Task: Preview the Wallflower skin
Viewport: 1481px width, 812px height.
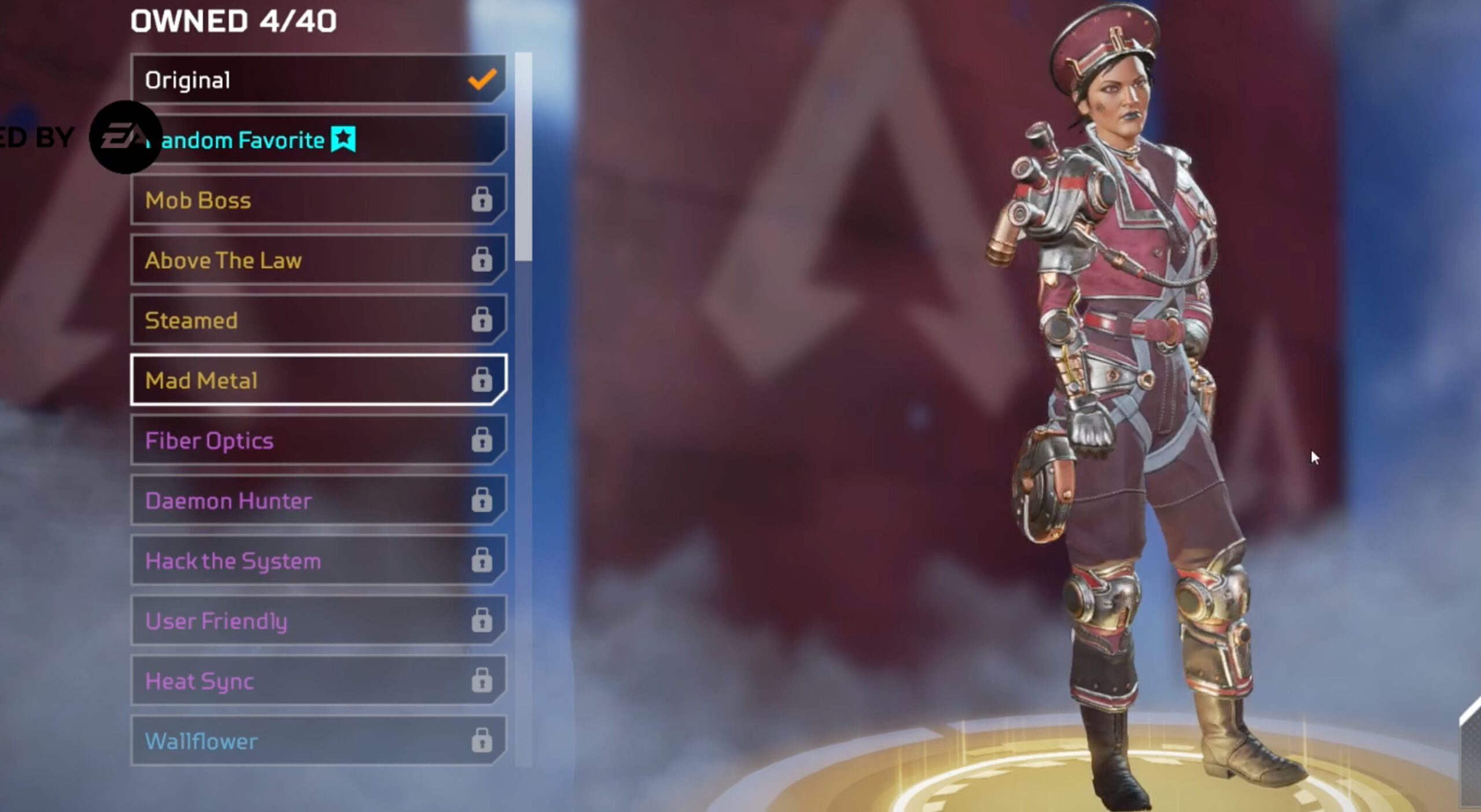Action: (318, 741)
